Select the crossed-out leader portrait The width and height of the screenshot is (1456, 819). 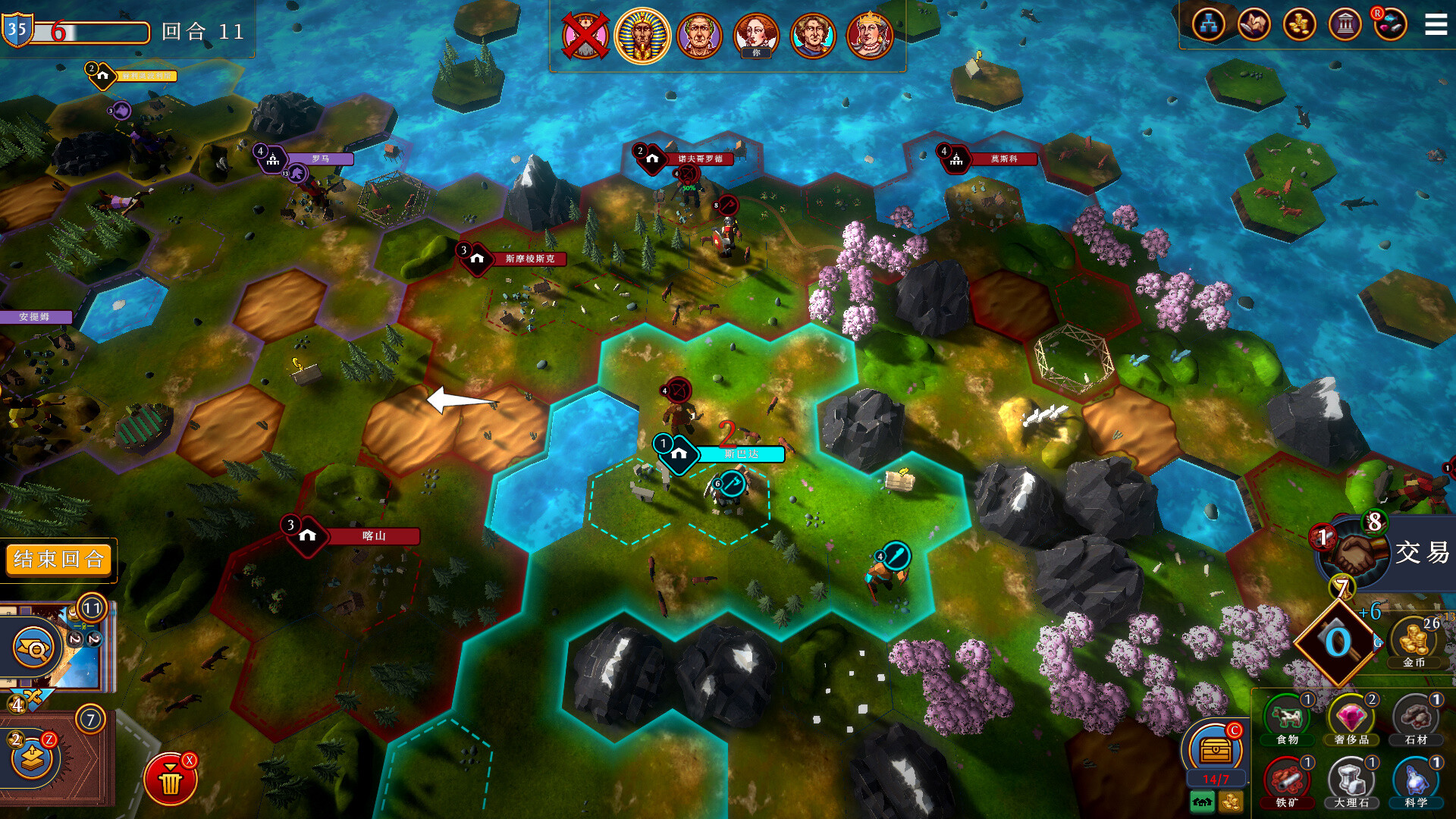pyautogui.click(x=585, y=35)
